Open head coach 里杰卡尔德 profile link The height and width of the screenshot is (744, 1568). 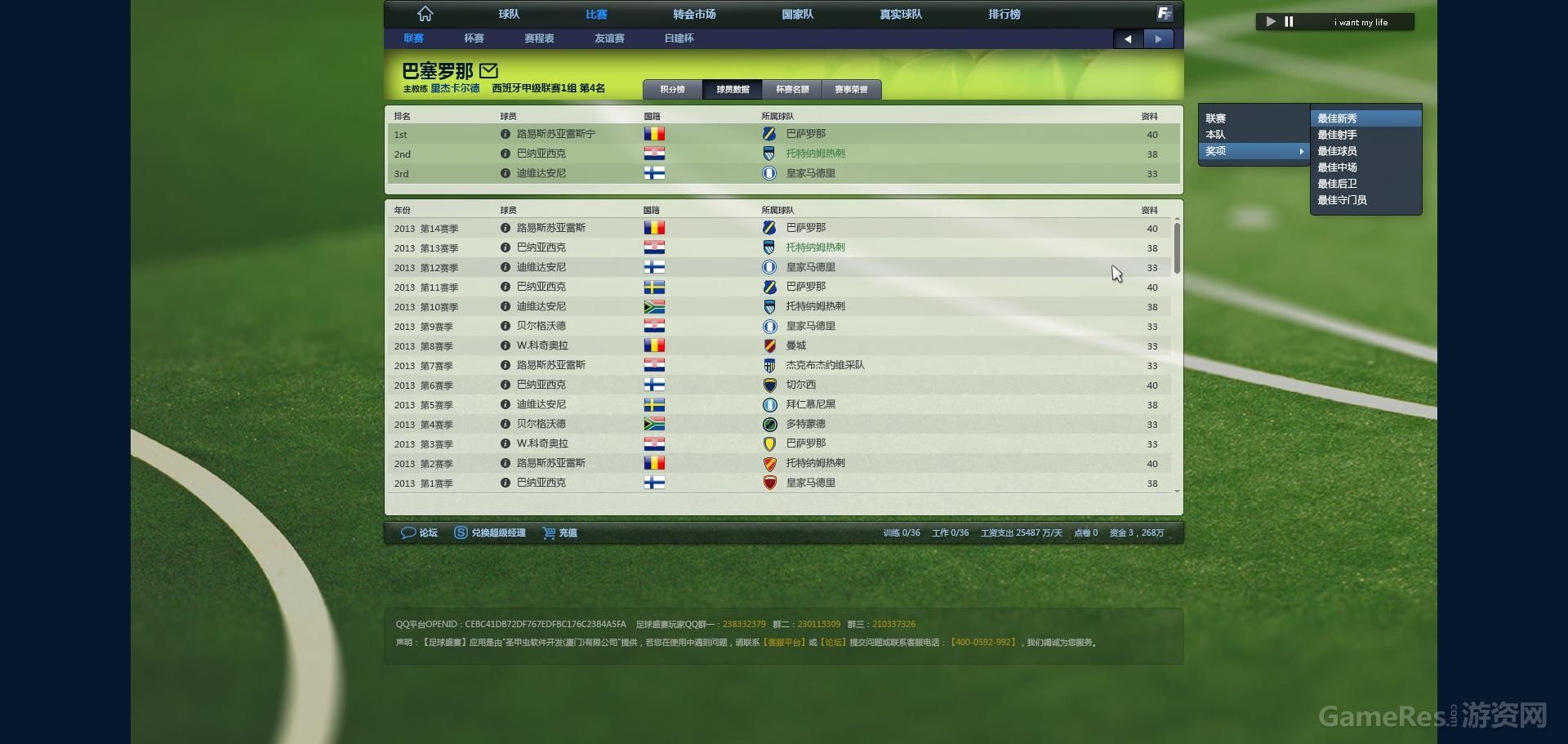pyautogui.click(x=455, y=88)
